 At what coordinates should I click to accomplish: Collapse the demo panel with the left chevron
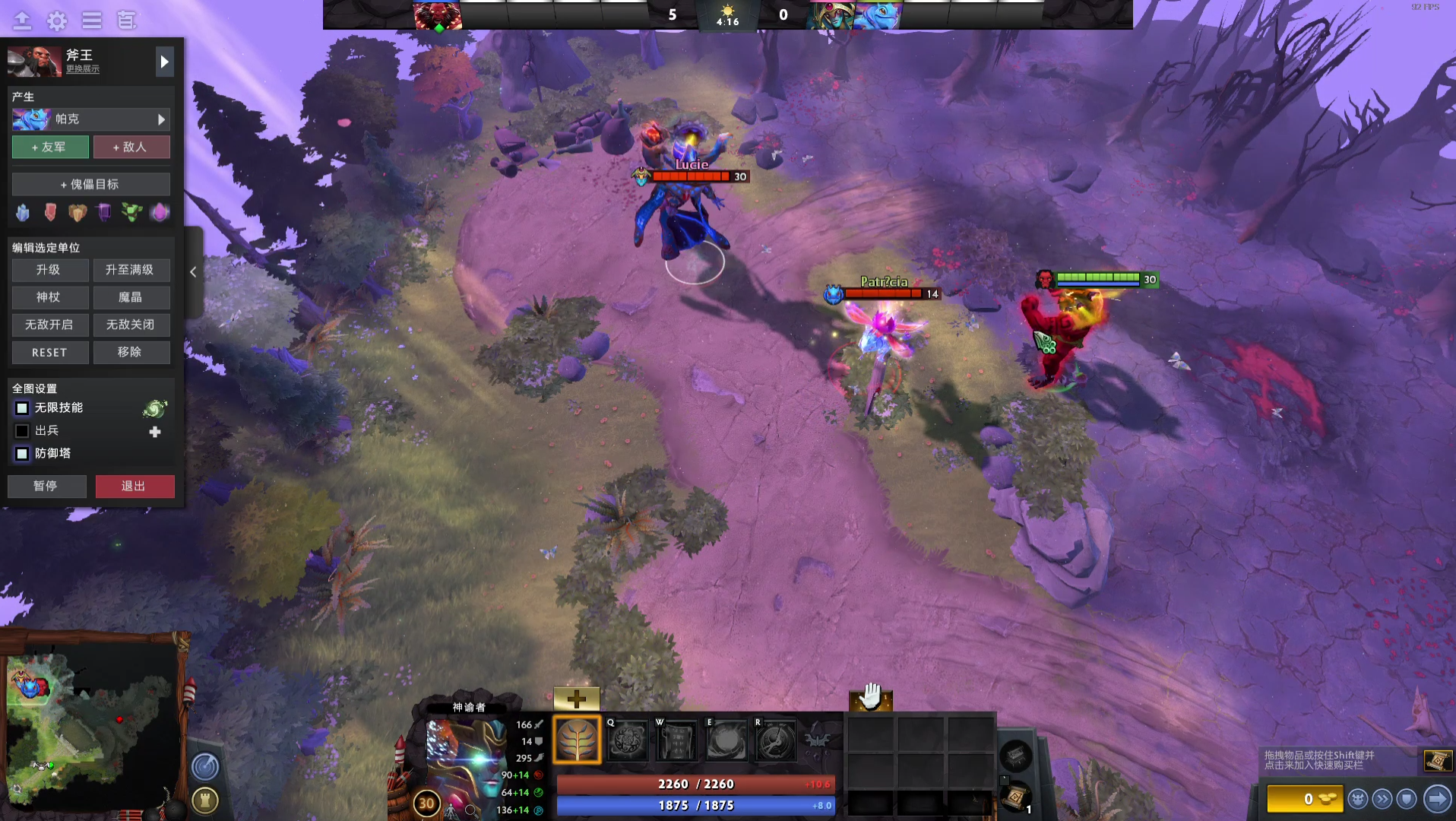(193, 271)
